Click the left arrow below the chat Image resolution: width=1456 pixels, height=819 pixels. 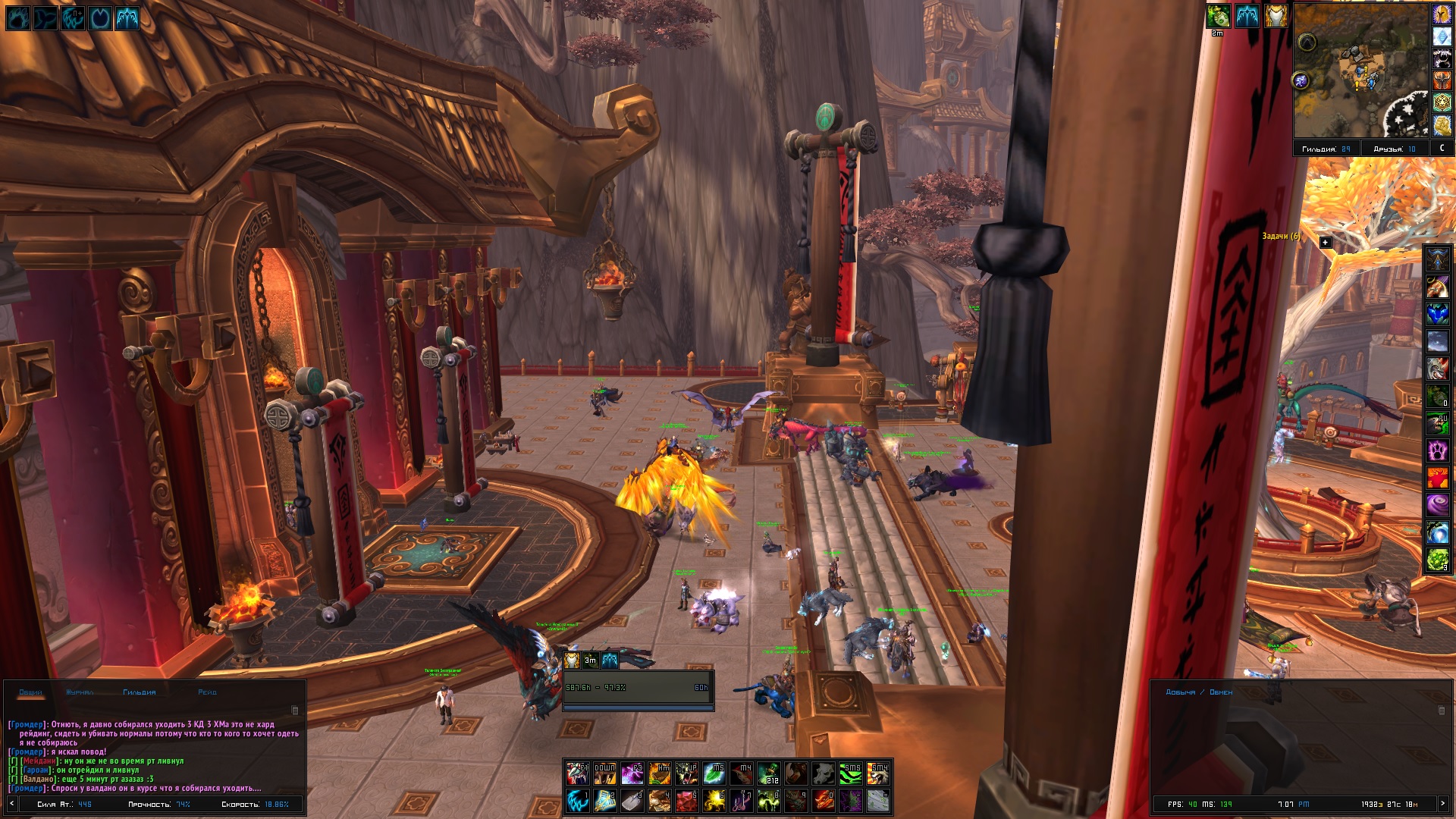tap(11, 804)
